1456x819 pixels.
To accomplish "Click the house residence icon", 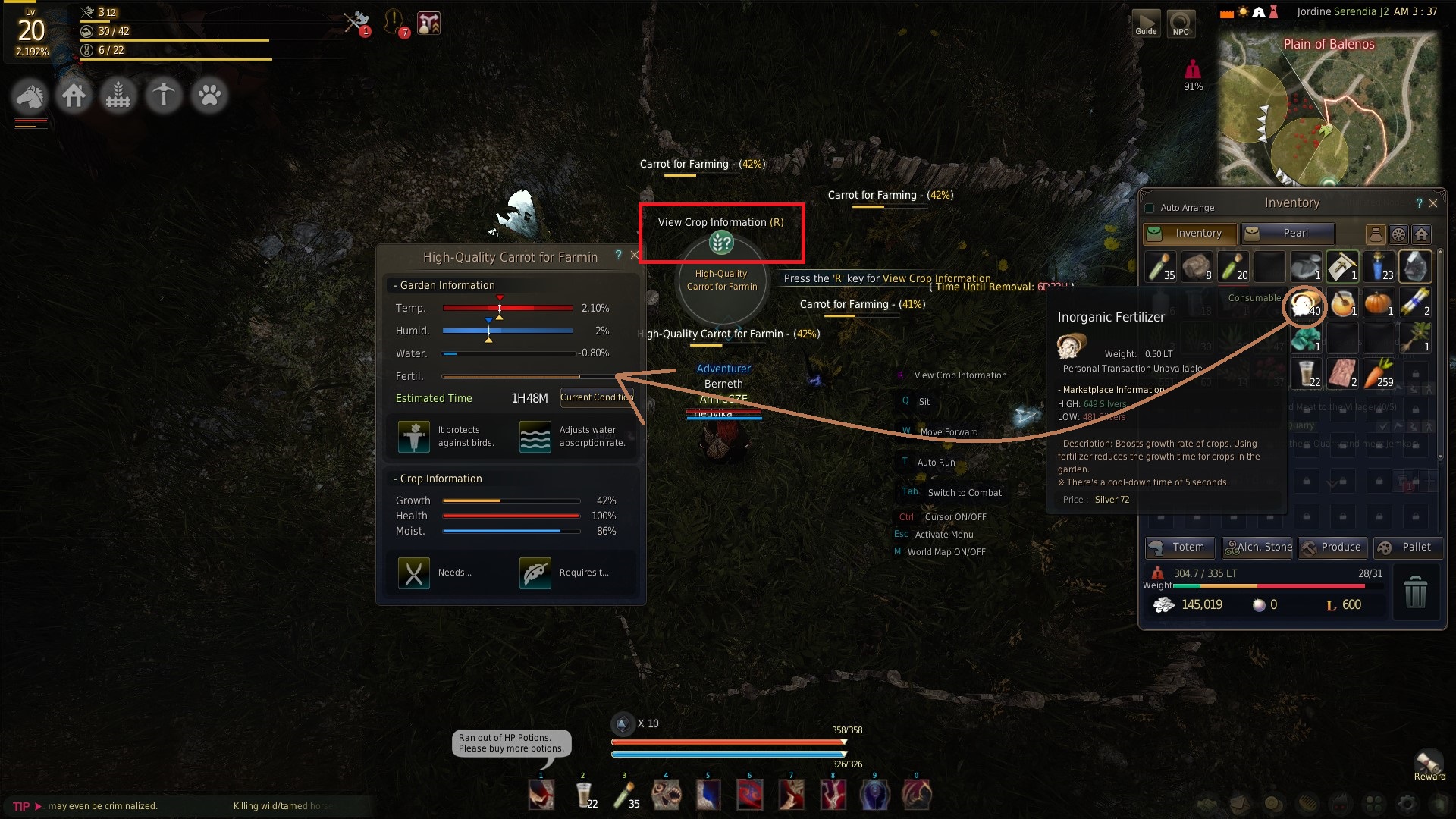I will coord(74,96).
